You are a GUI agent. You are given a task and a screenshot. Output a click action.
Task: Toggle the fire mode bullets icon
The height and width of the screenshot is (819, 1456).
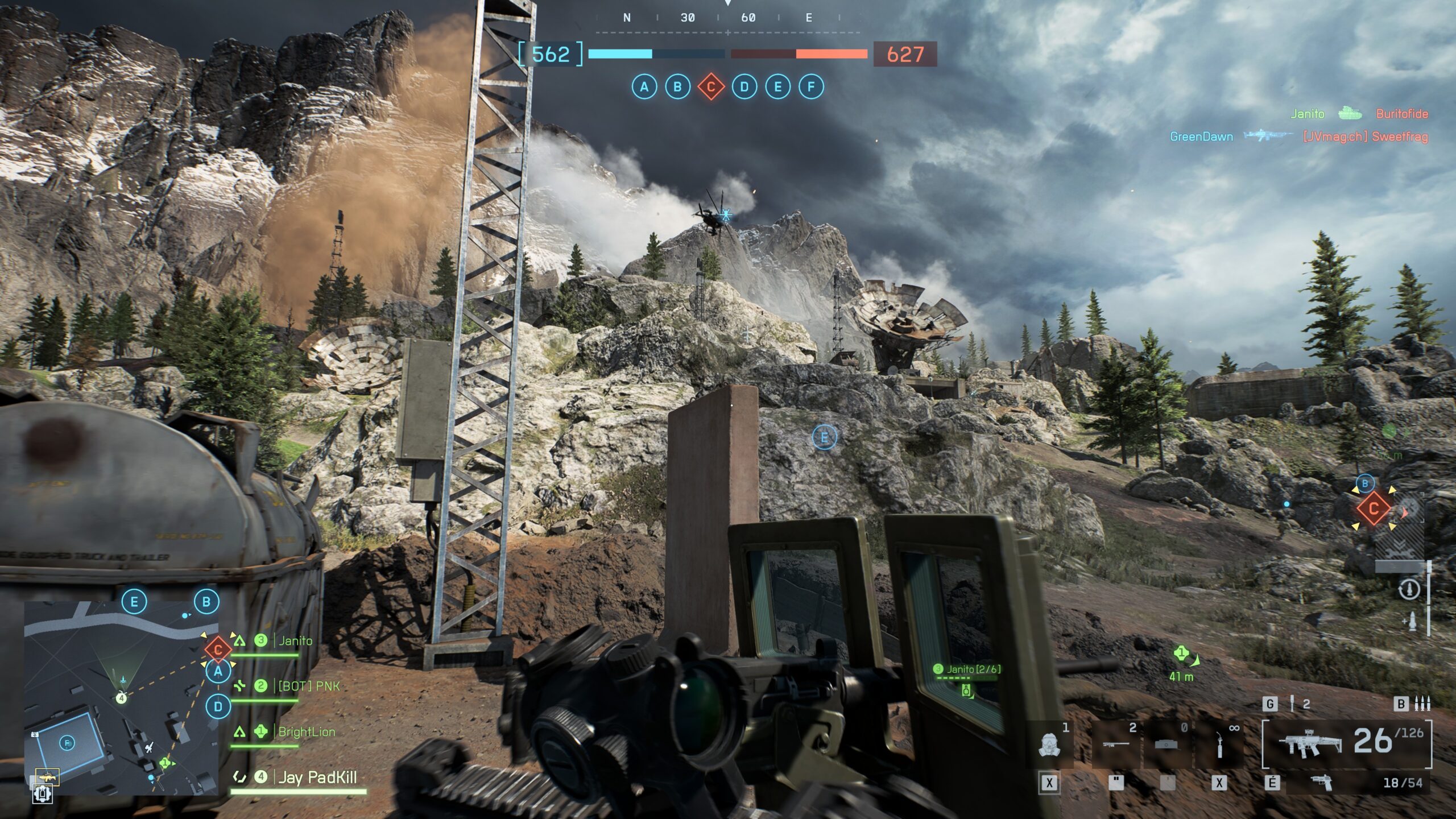pyautogui.click(x=1422, y=704)
